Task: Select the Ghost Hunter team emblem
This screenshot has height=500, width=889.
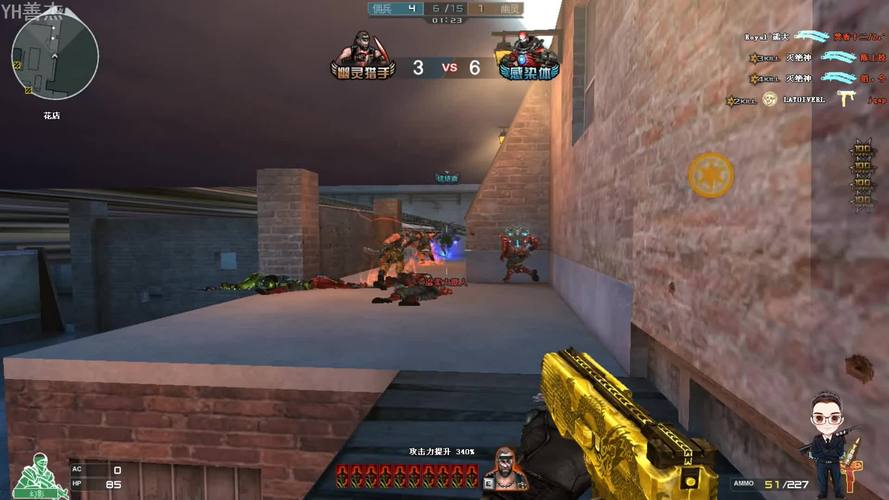Action: pos(361,56)
